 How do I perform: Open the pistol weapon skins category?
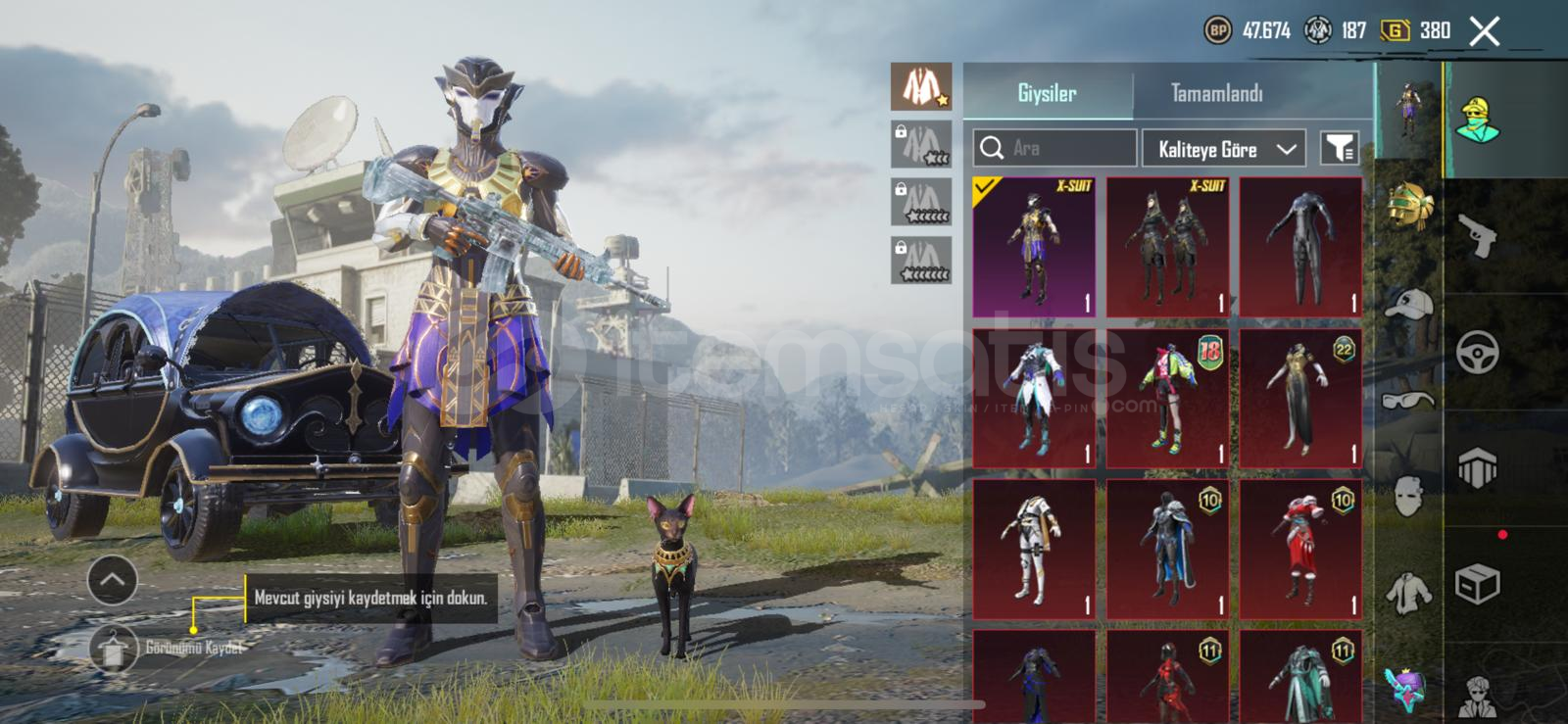(x=1477, y=235)
